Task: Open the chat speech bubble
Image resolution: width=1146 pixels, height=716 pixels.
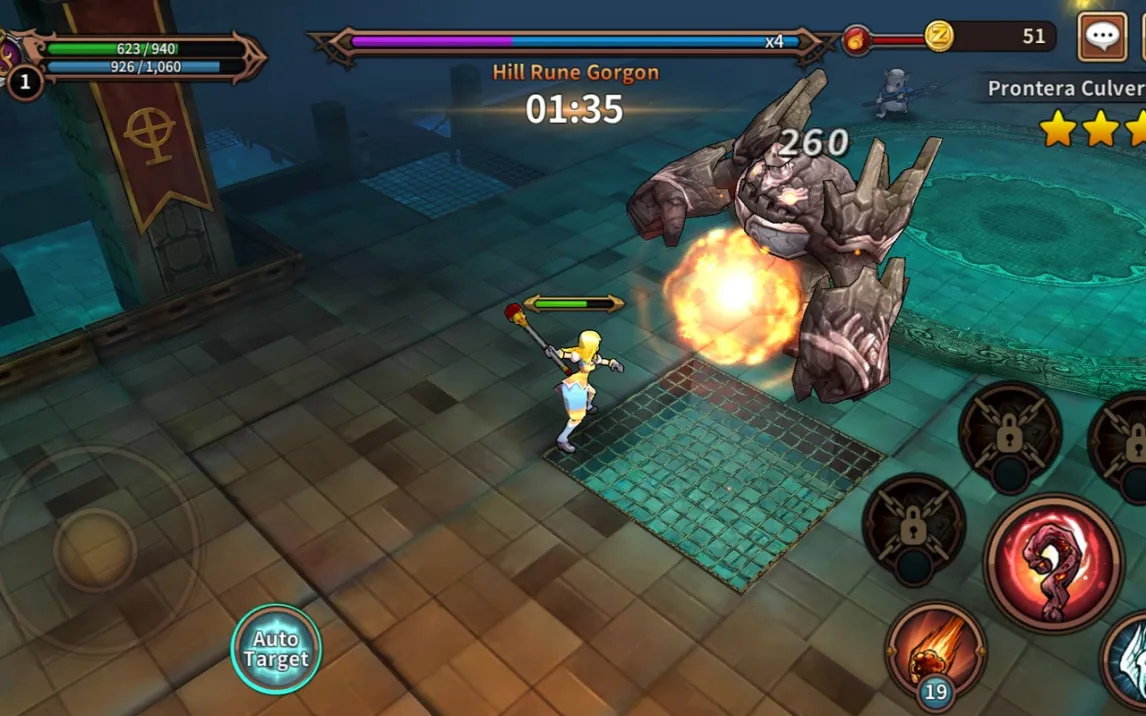Action: pyautogui.click(x=1102, y=38)
